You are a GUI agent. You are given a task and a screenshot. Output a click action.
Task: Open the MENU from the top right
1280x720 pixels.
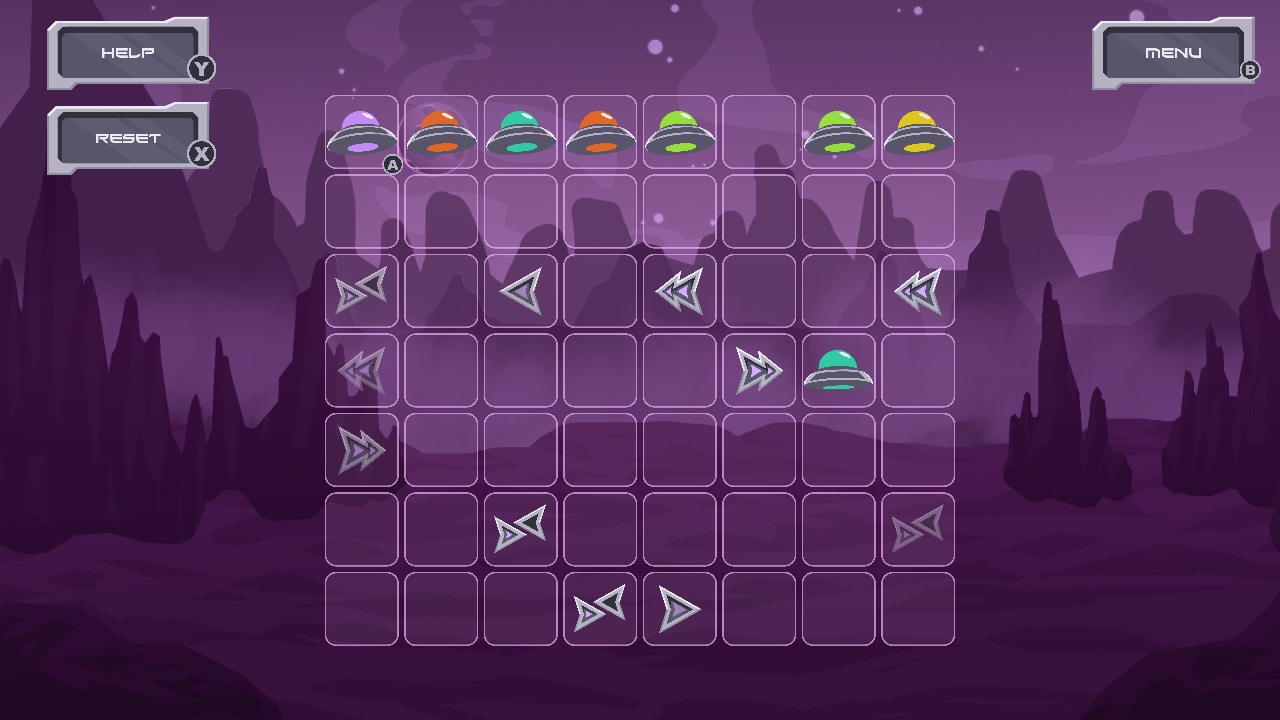[1172, 51]
